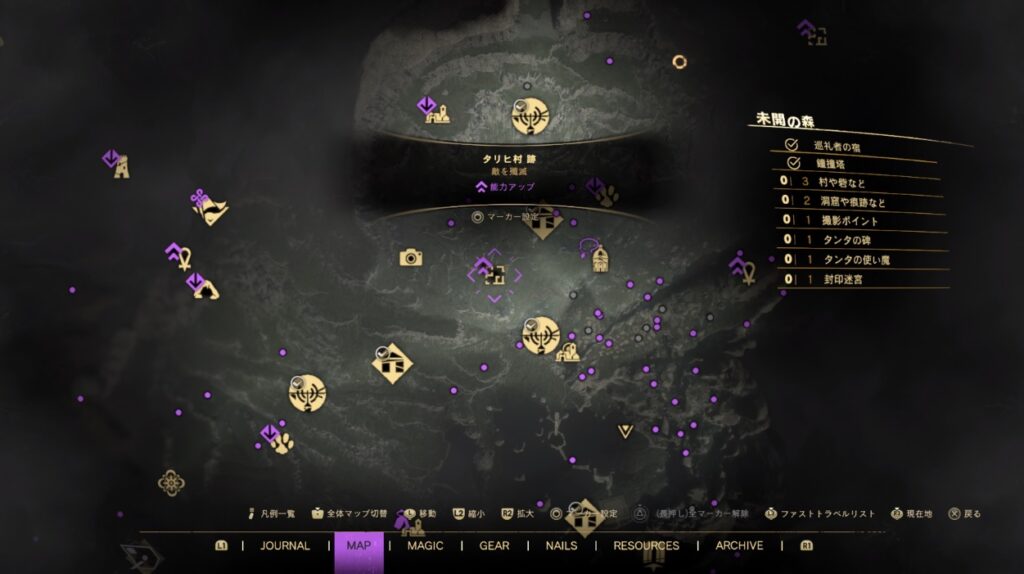
Task: Open the MAGIC tab
Action: 425,546
